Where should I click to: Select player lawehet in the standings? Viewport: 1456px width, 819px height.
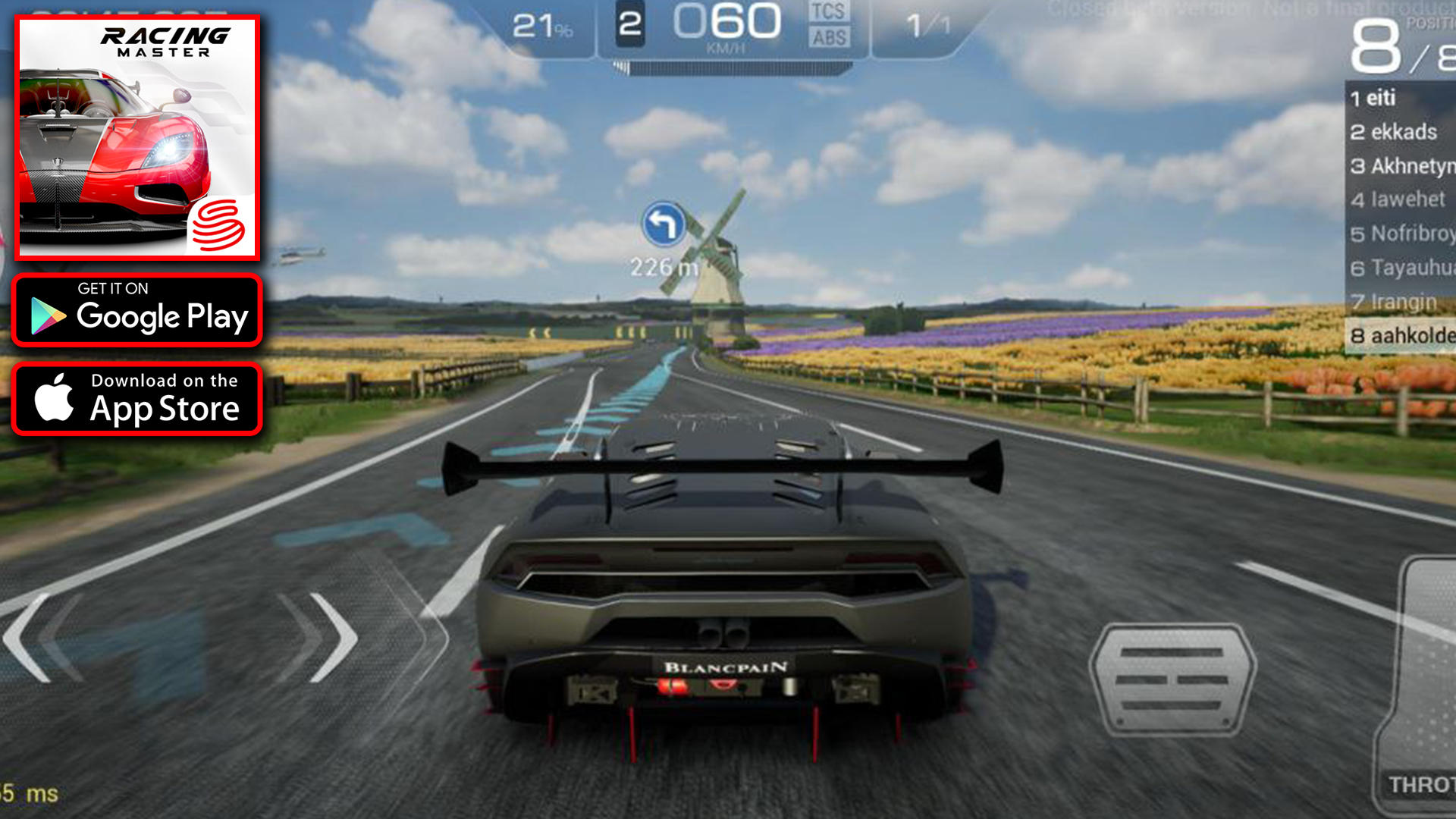click(x=1400, y=199)
